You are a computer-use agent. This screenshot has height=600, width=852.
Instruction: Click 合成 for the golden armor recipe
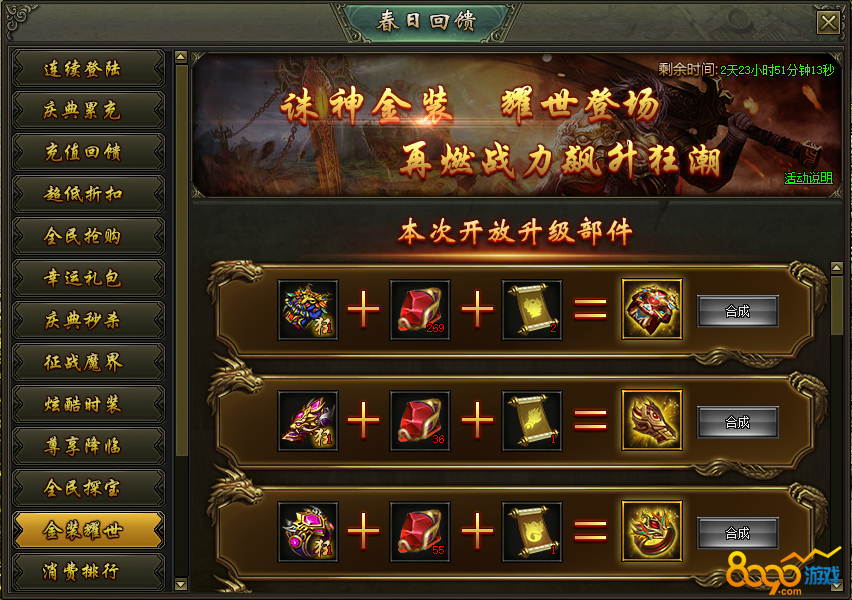tap(737, 311)
